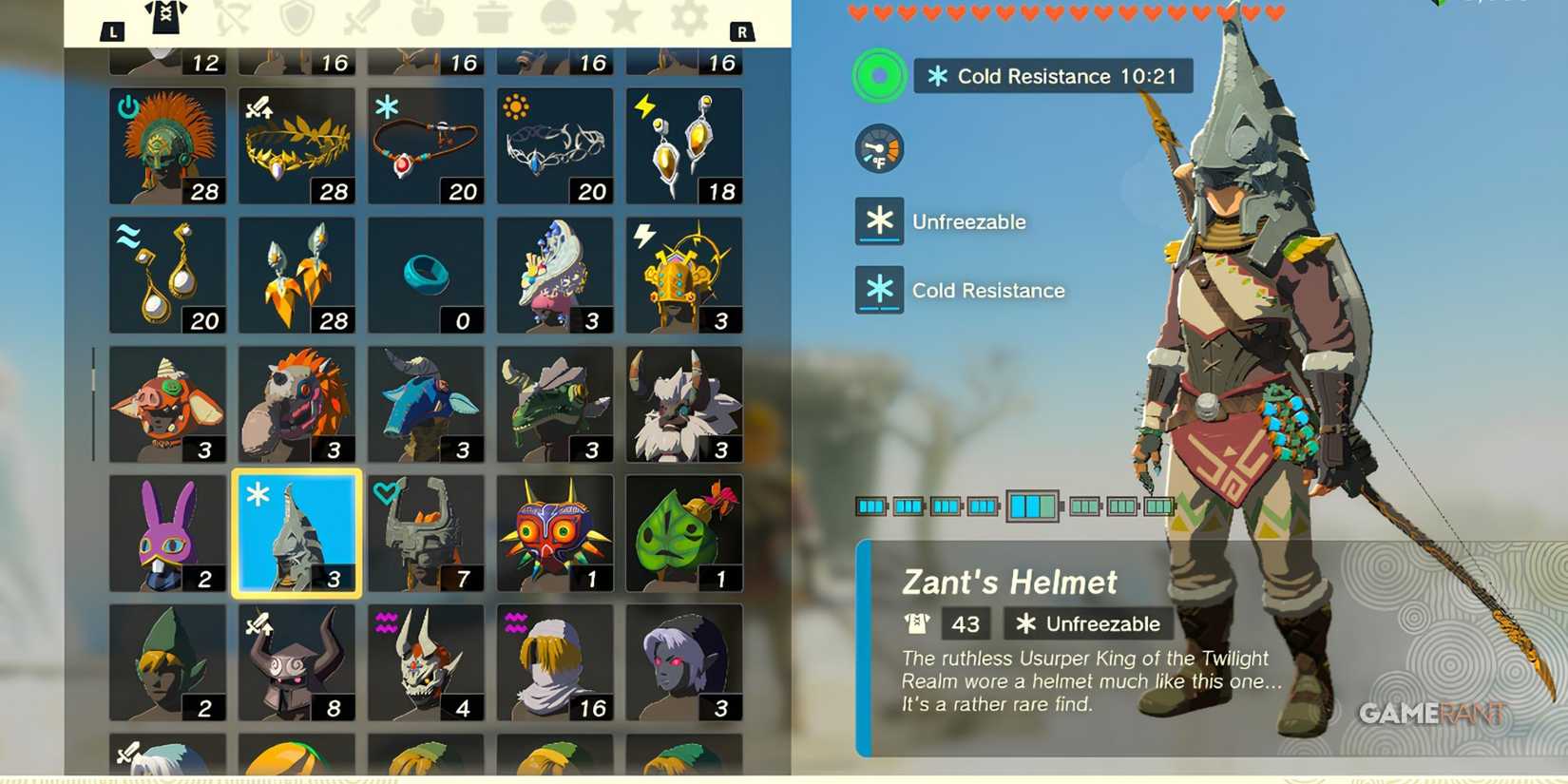Select the Zant's Helmet thumbnail
Viewport: 1568px width, 784px height.
(296, 532)
